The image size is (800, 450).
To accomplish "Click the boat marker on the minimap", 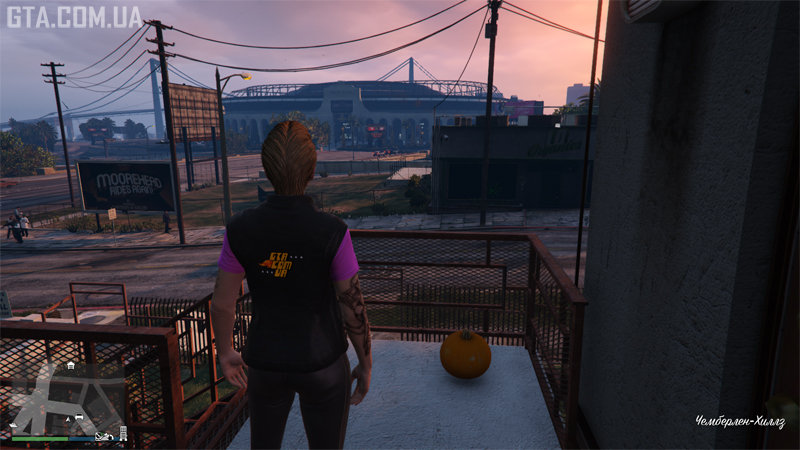I will pyautogui.click(x=13, y=425).
